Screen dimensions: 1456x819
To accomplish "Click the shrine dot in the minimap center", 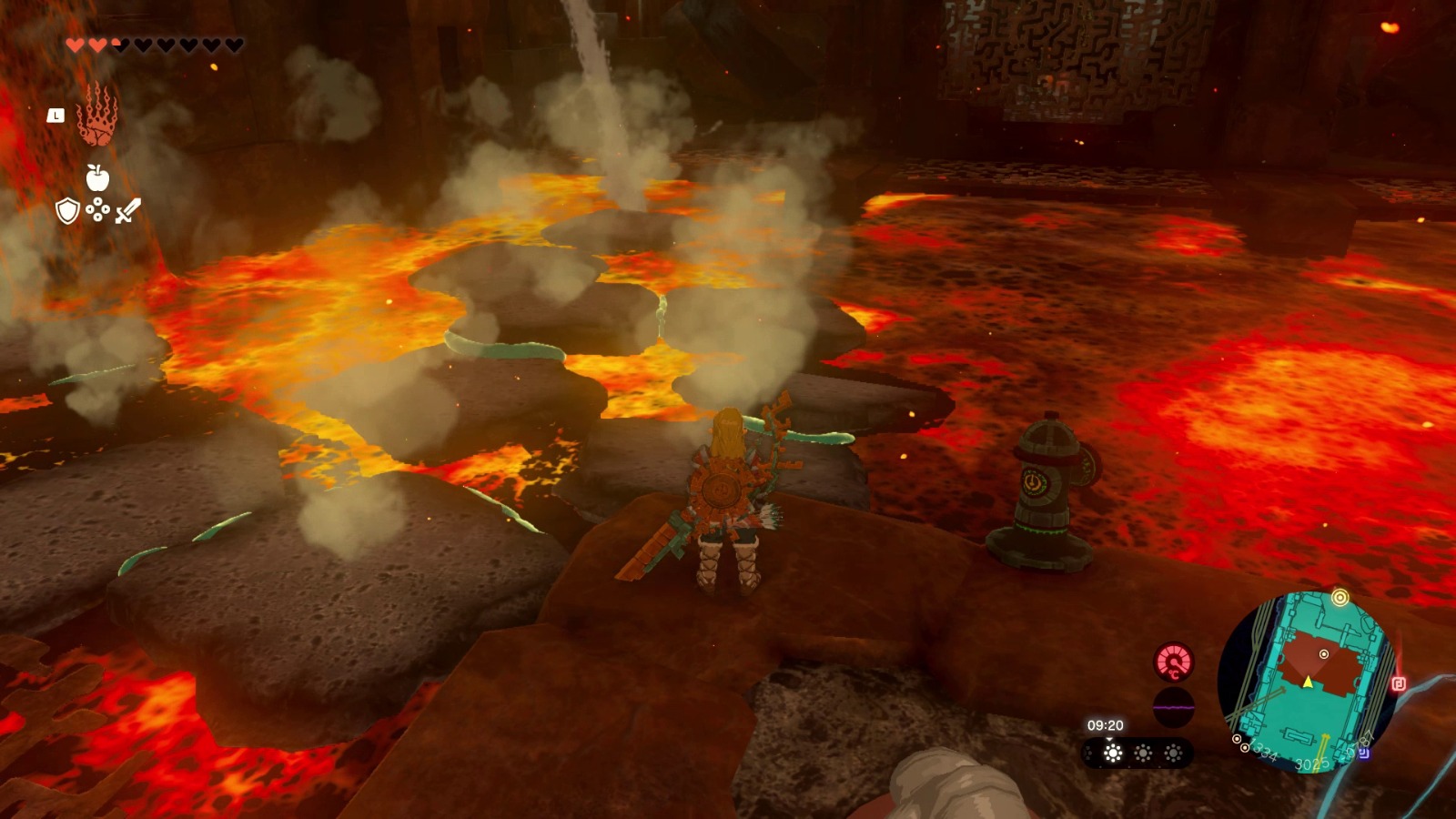I will [1324, 653].
